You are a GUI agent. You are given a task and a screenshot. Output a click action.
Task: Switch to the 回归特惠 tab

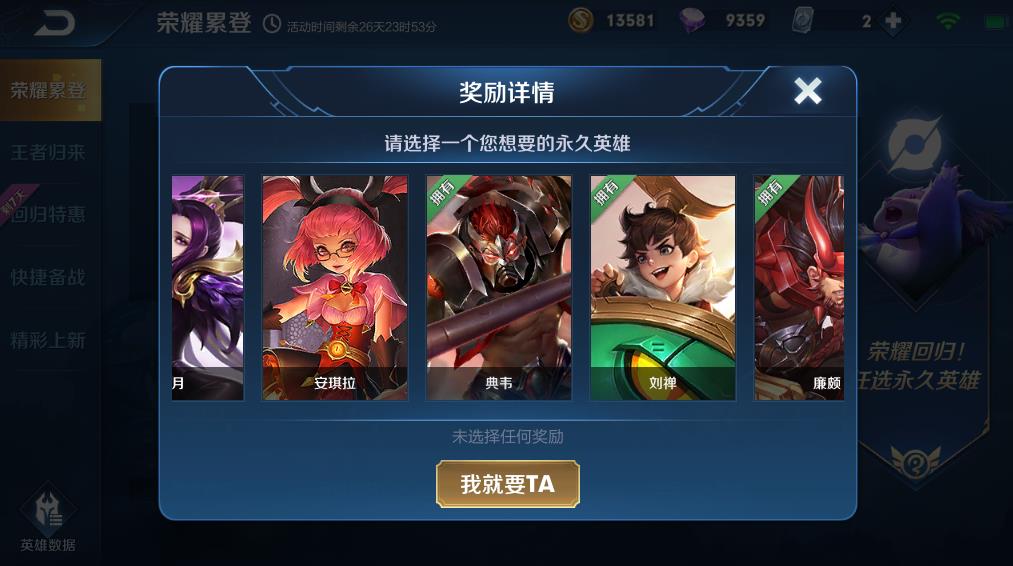49,215
